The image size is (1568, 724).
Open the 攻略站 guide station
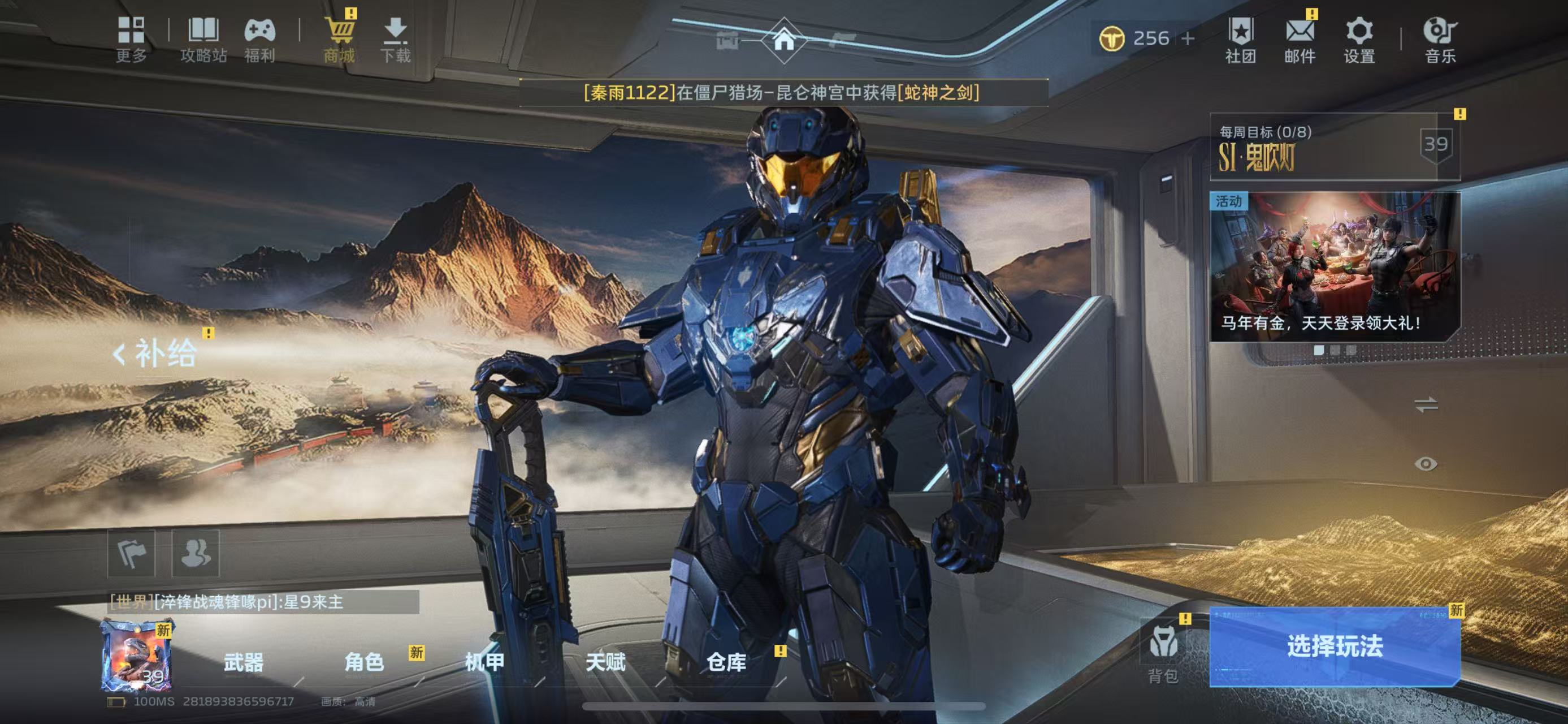(x=203, y=39)
